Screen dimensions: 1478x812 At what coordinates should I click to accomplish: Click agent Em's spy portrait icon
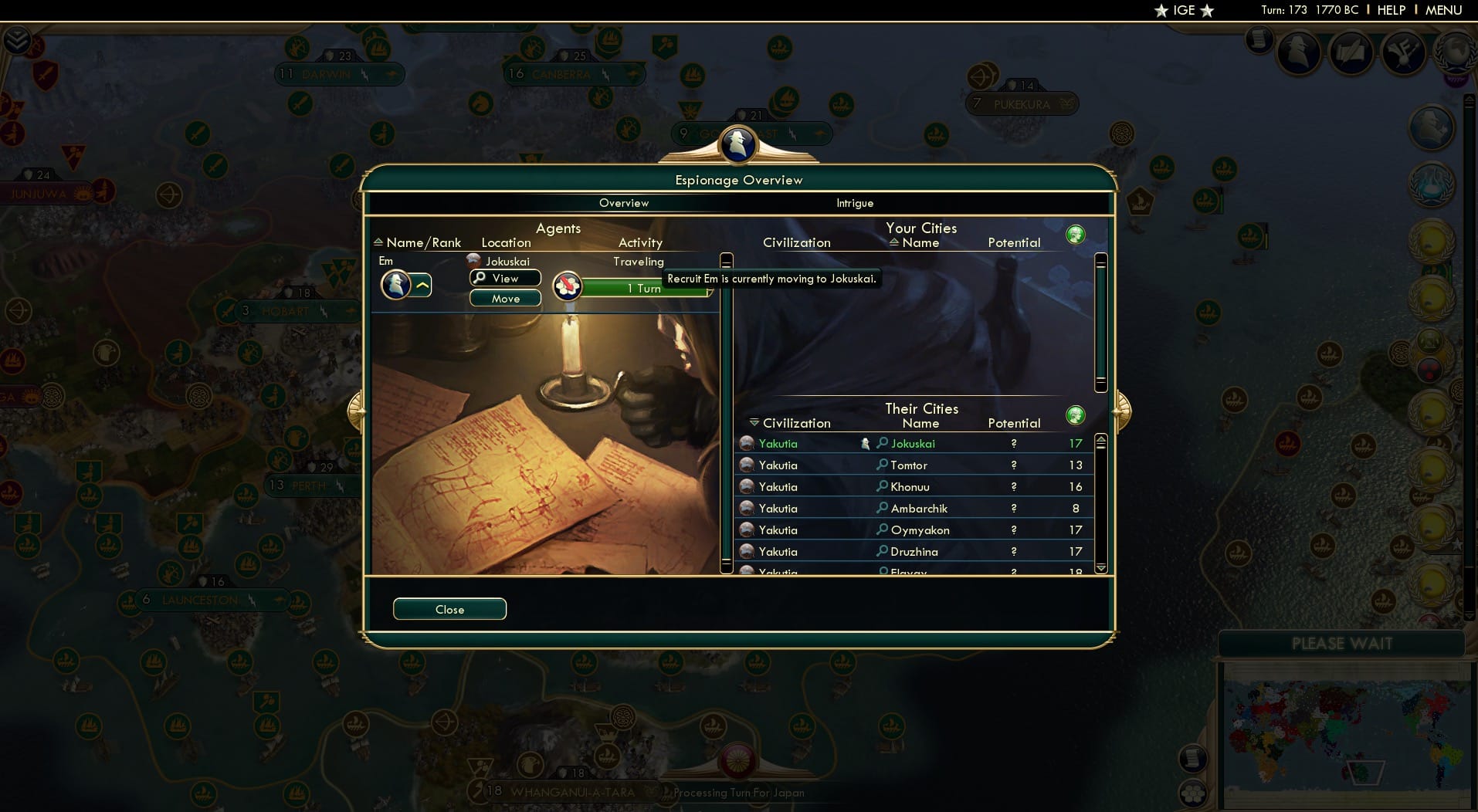pyautogui.click(x=396, y=285)
